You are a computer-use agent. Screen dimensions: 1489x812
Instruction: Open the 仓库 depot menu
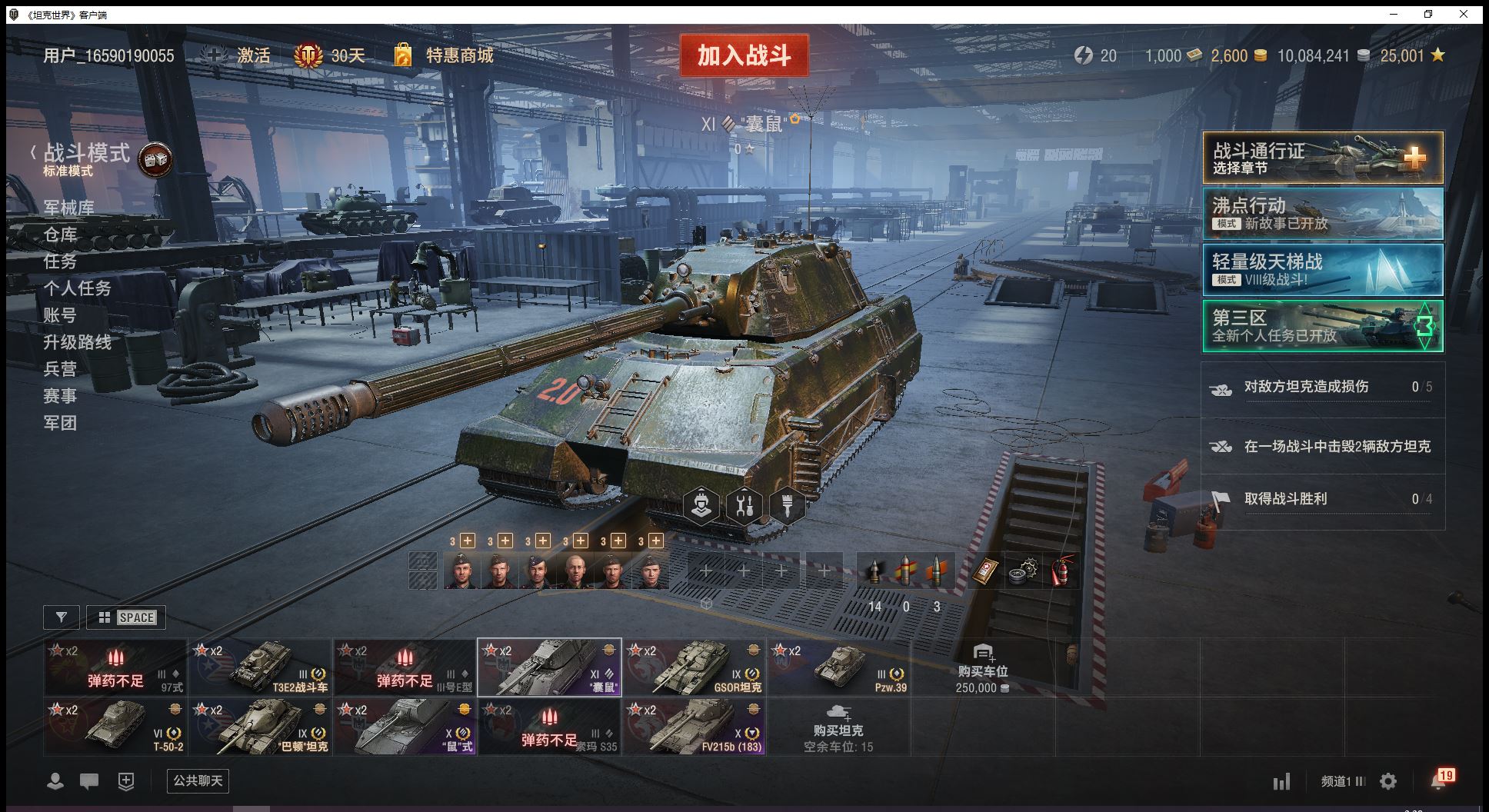tap(60, 235)
